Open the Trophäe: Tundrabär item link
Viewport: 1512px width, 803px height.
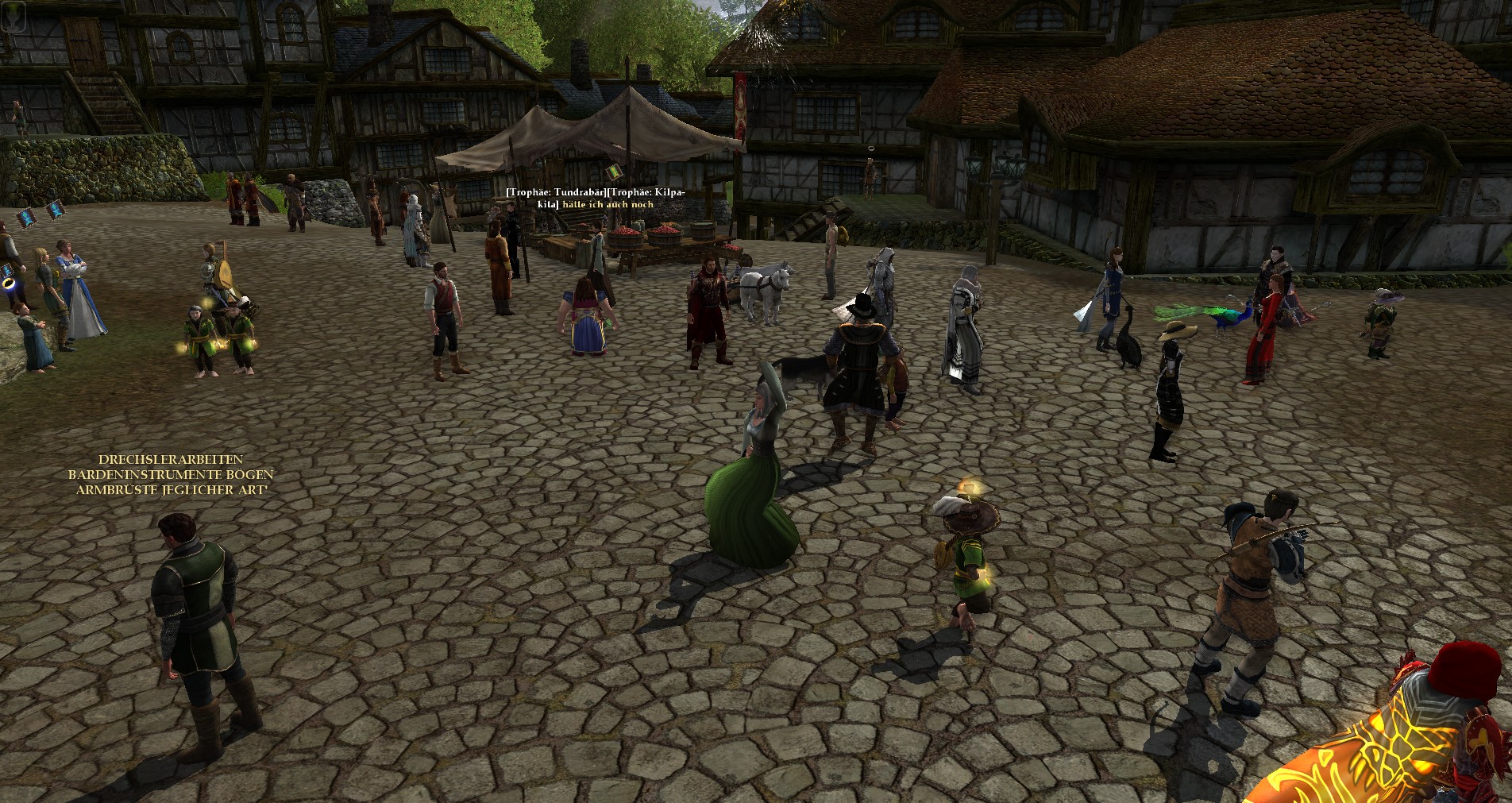click(556, 192)
